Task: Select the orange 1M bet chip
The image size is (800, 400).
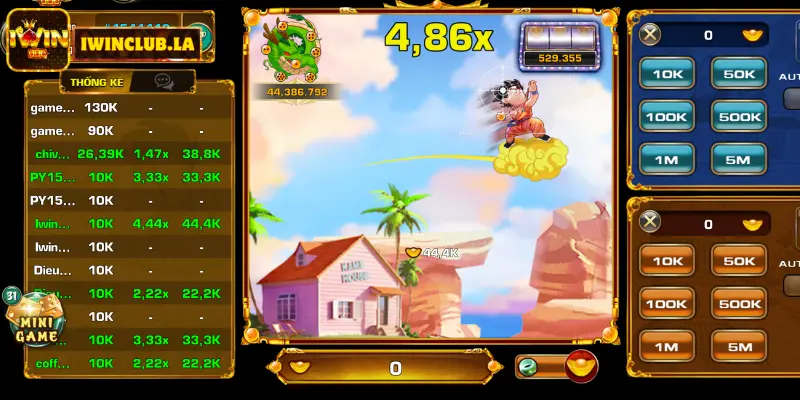Action: pos(667,347)
